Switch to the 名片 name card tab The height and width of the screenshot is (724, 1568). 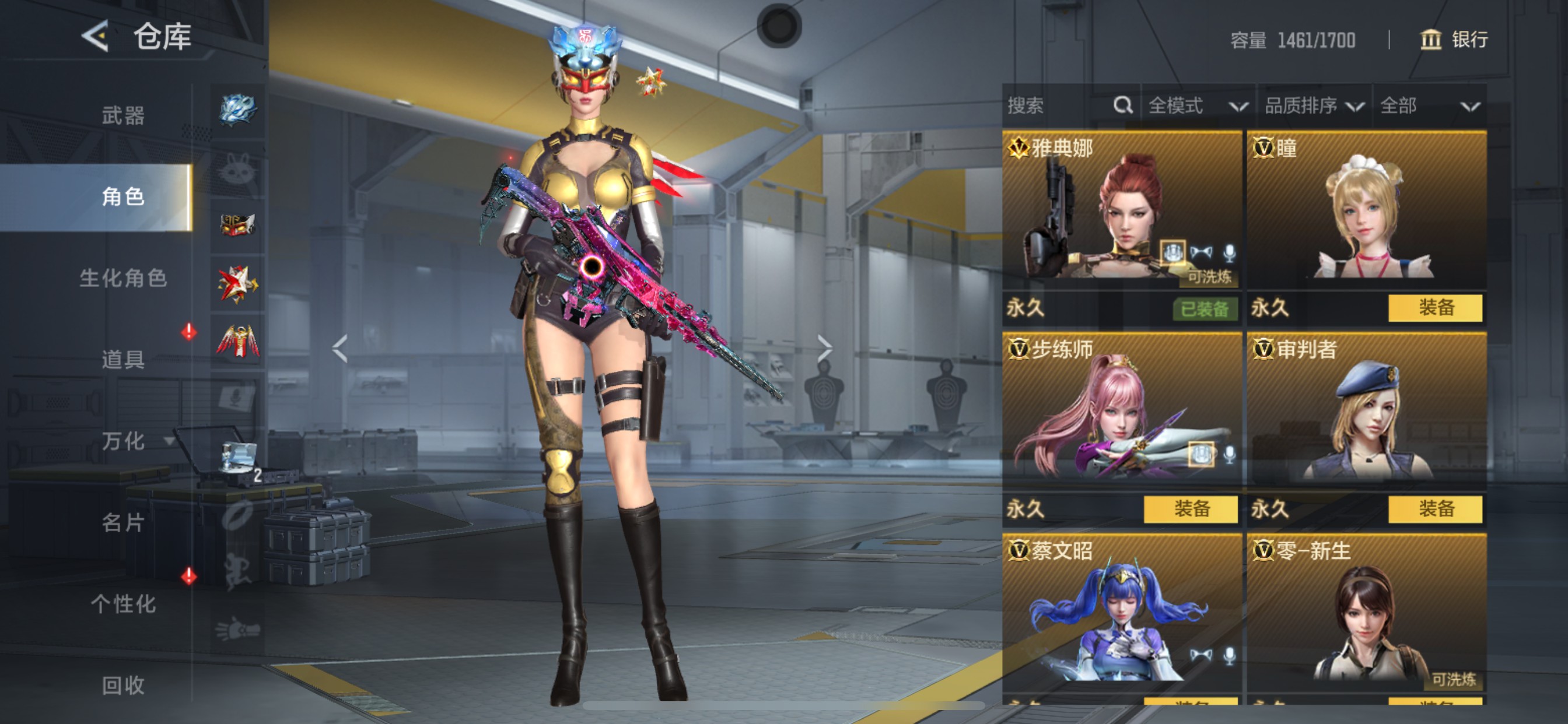pos(123,522)
